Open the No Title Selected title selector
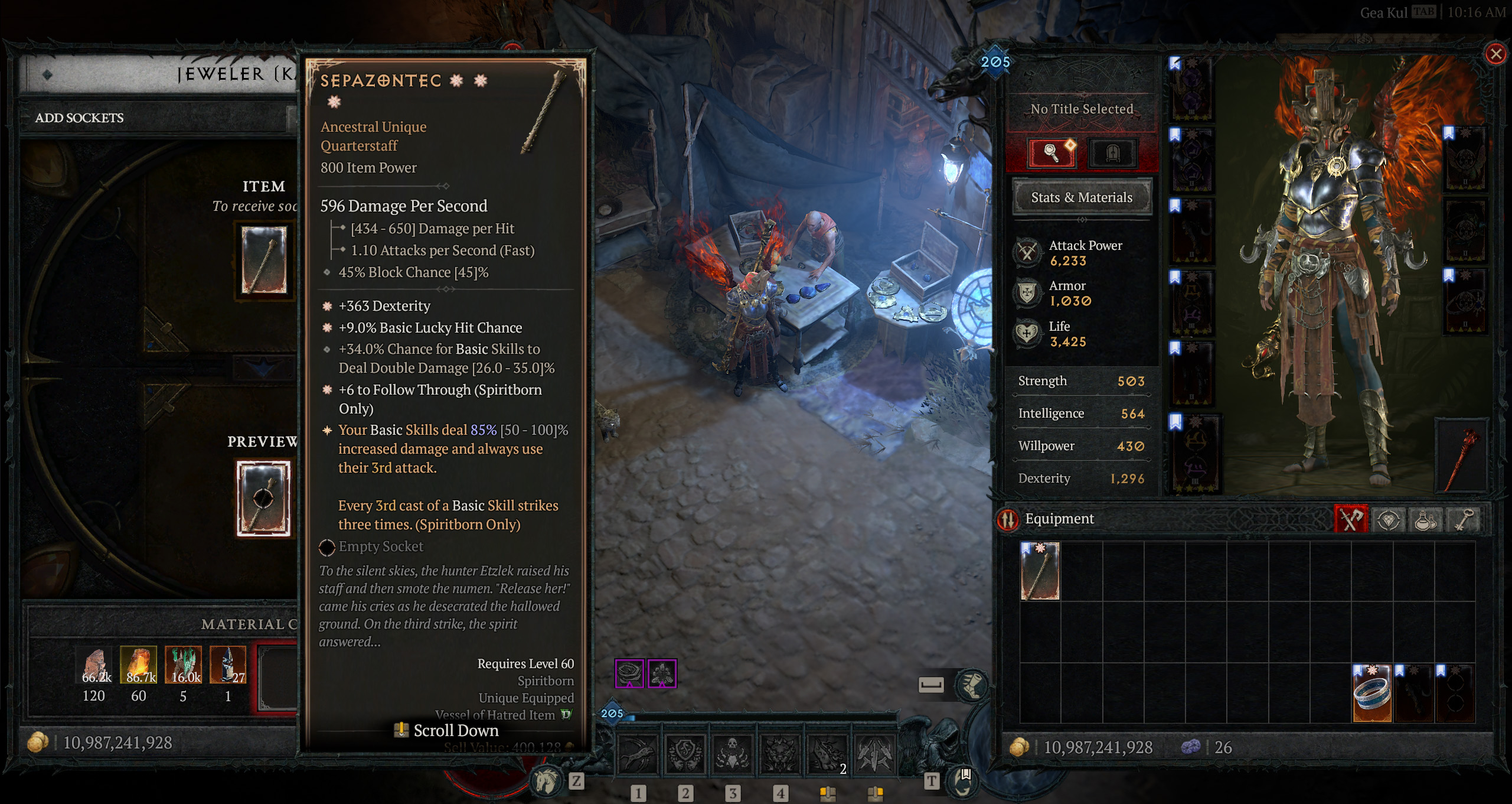 (x=1082, y=109)
